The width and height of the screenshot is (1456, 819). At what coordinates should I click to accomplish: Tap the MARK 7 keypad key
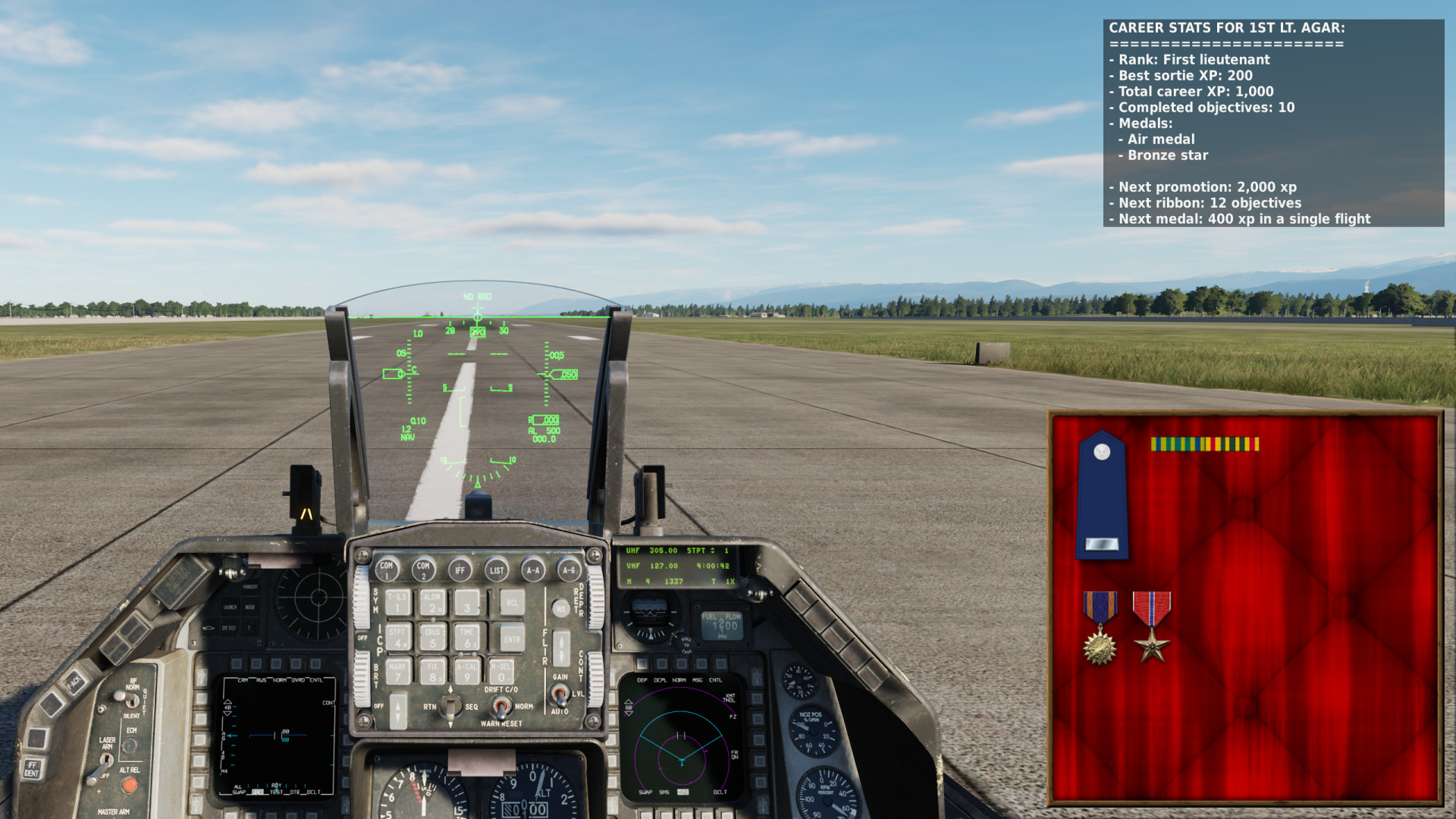397,672
